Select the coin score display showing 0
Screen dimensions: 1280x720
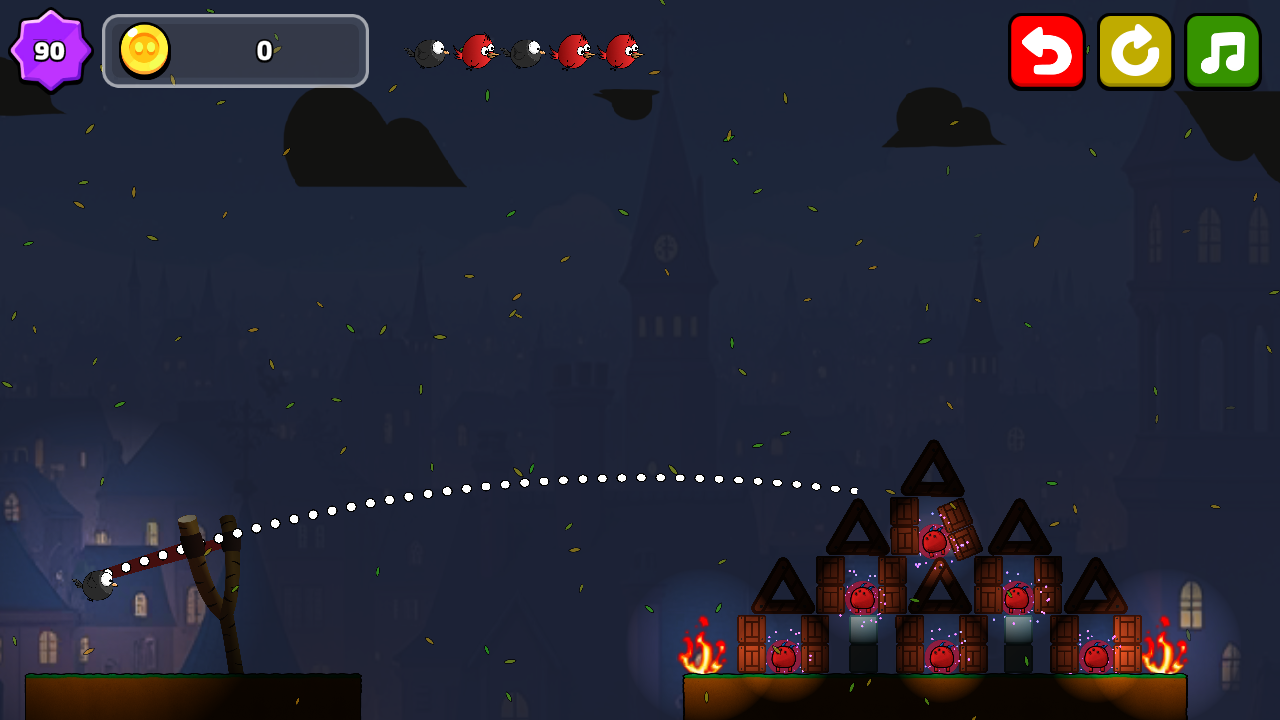266,52
